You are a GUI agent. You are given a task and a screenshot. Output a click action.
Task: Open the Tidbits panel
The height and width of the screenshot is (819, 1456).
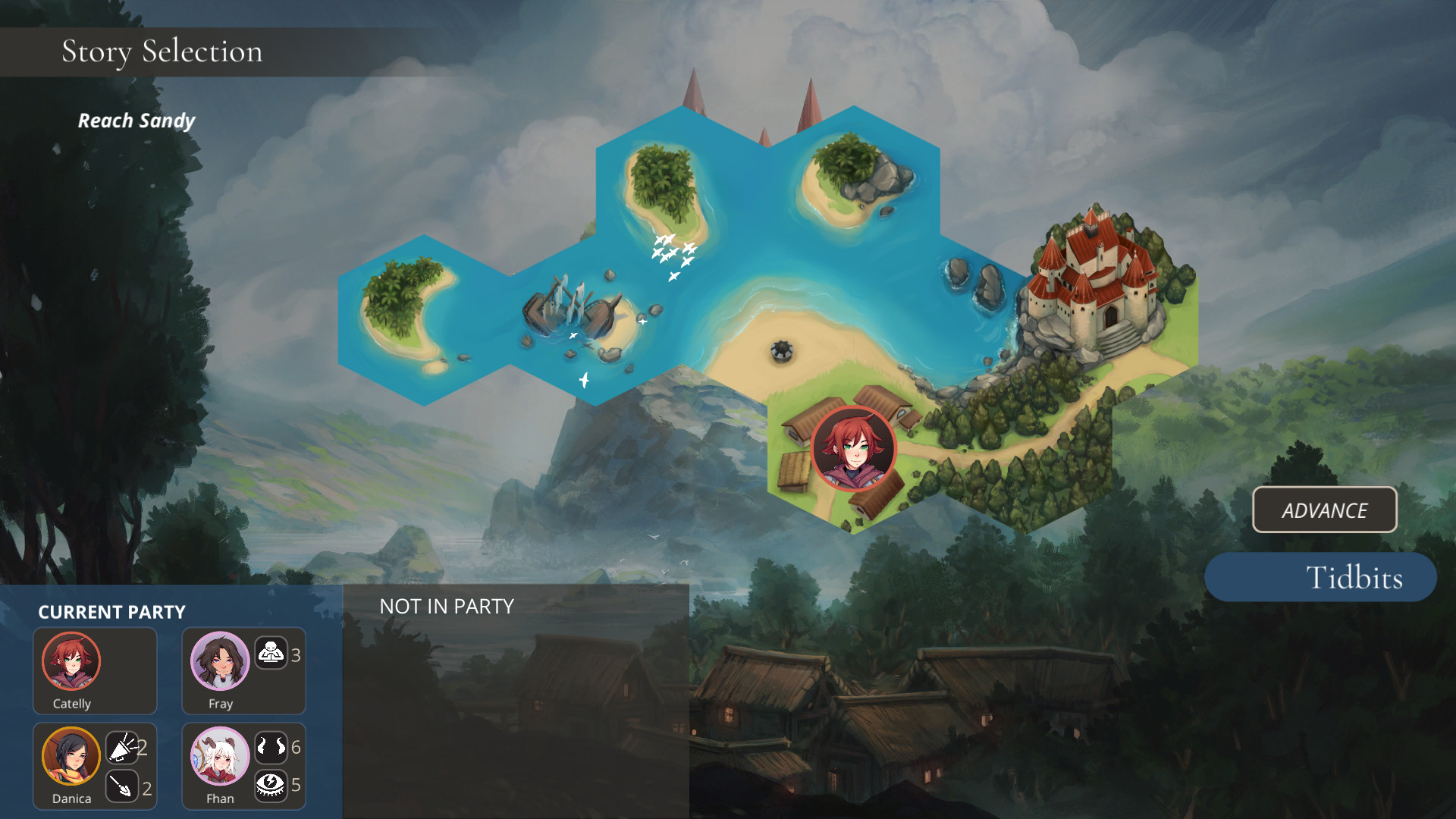pyautogui.click(x=1319, y=577)
